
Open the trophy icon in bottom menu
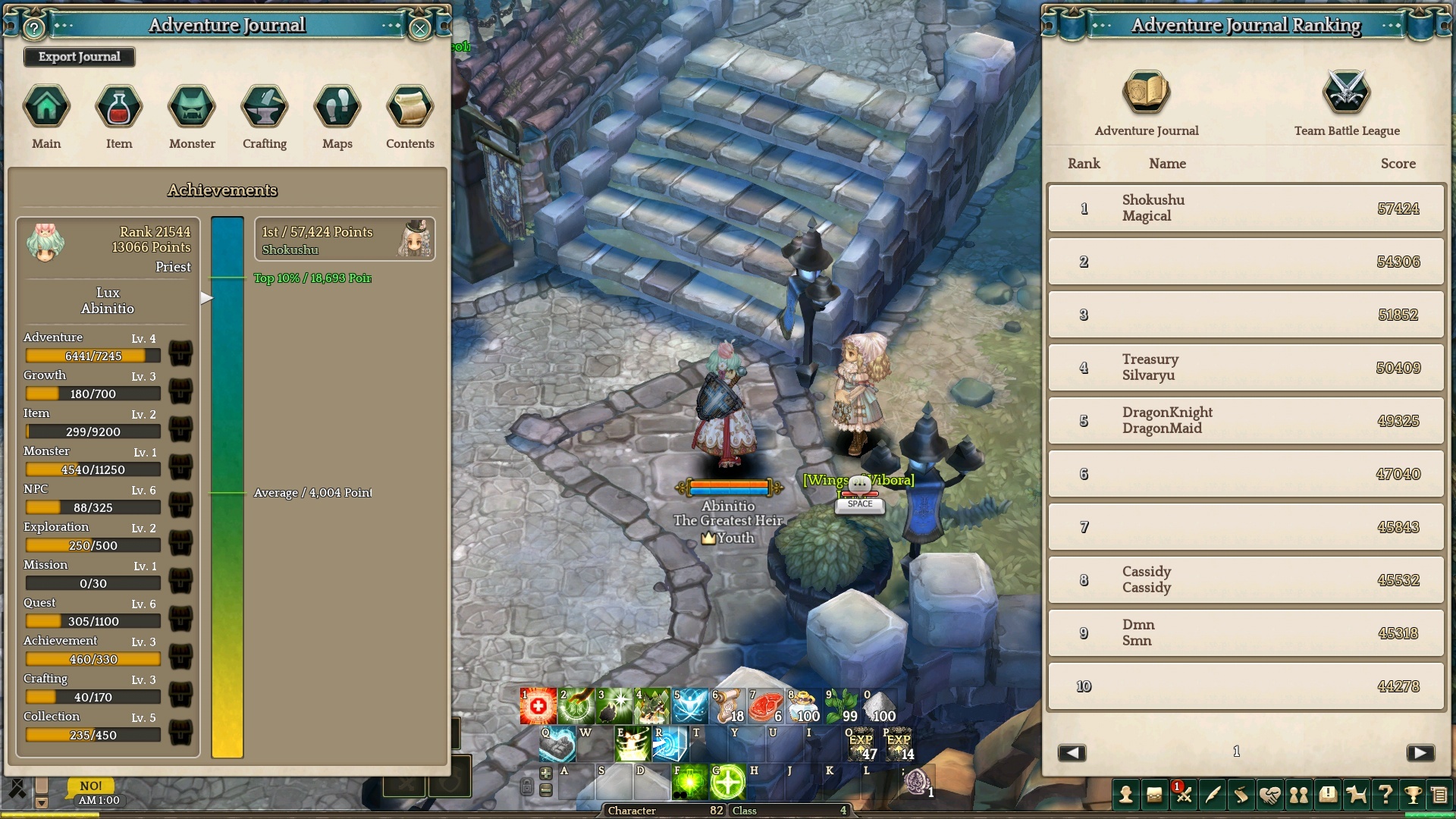click(x=1412, y=795)
